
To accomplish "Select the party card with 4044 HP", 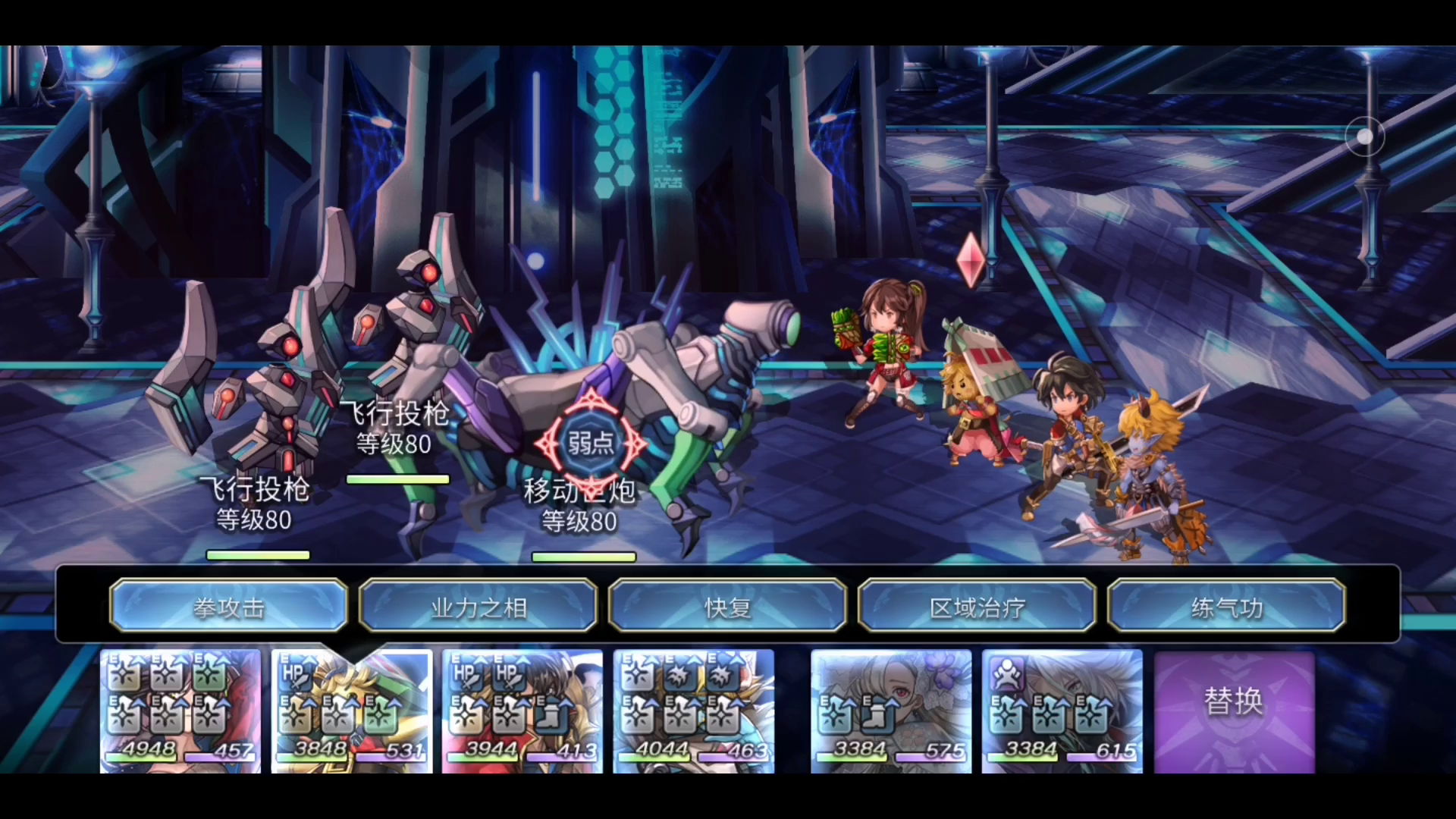I will pos(694,711).
